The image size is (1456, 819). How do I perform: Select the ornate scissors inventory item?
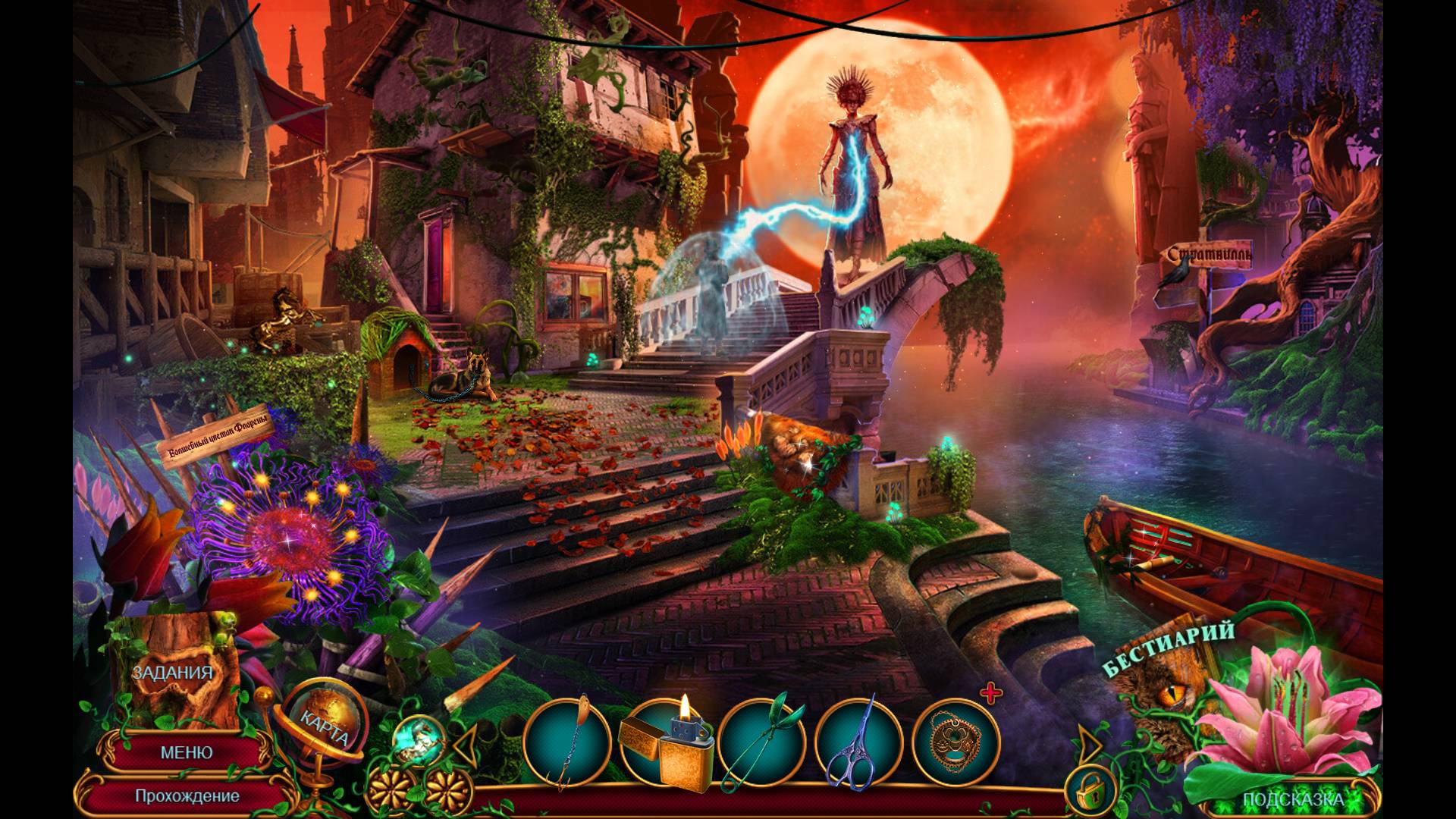[858, 742]
